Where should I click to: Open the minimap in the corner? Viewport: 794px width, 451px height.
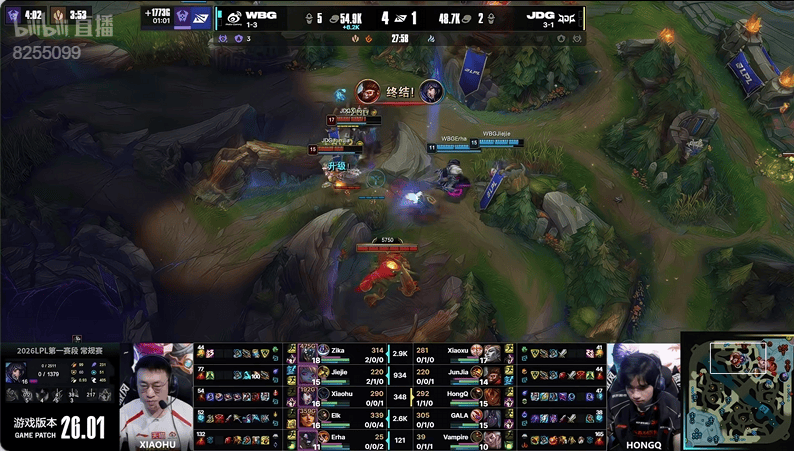pos(737,390)
